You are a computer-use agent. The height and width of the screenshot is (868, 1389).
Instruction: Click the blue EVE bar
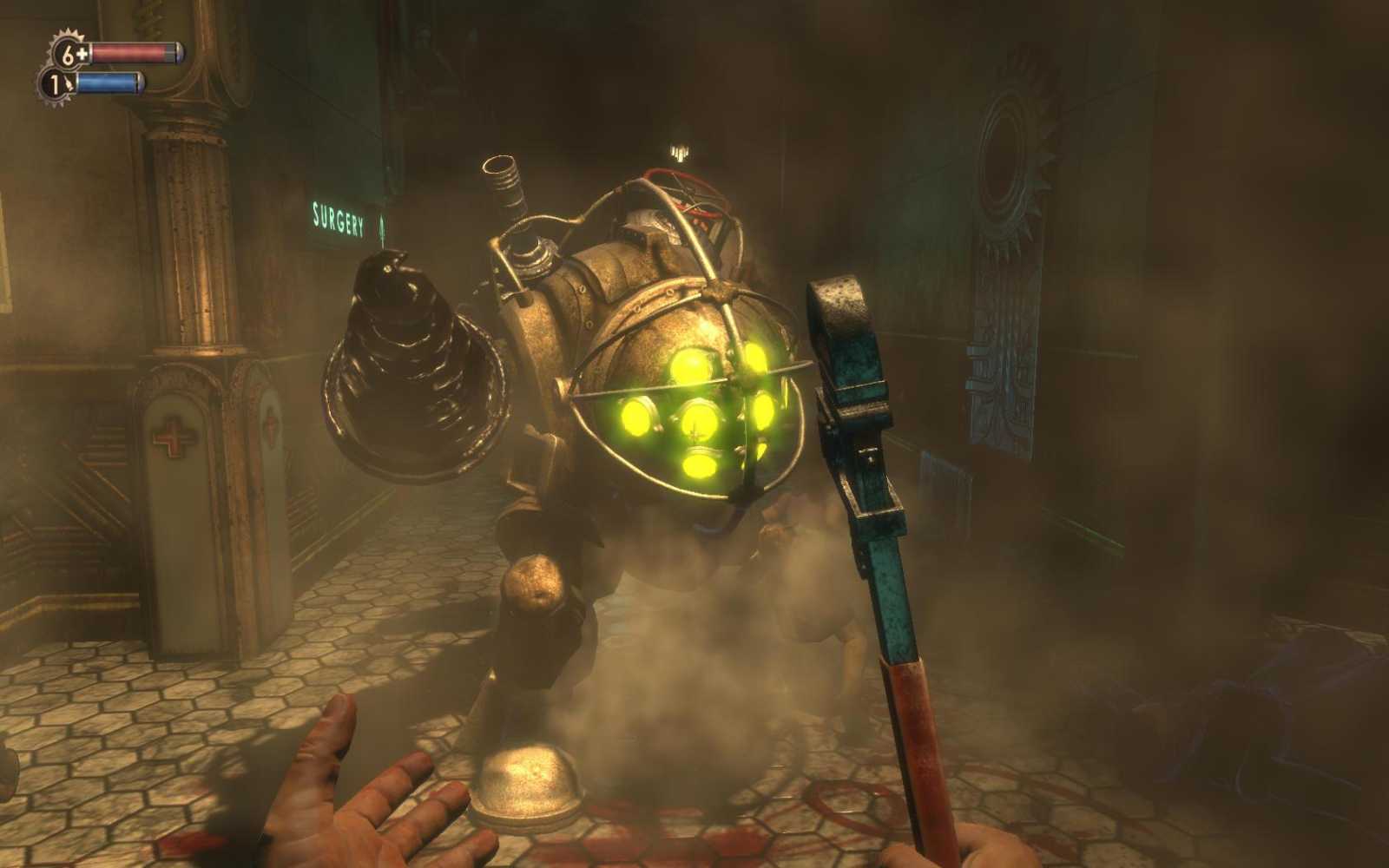109,82
